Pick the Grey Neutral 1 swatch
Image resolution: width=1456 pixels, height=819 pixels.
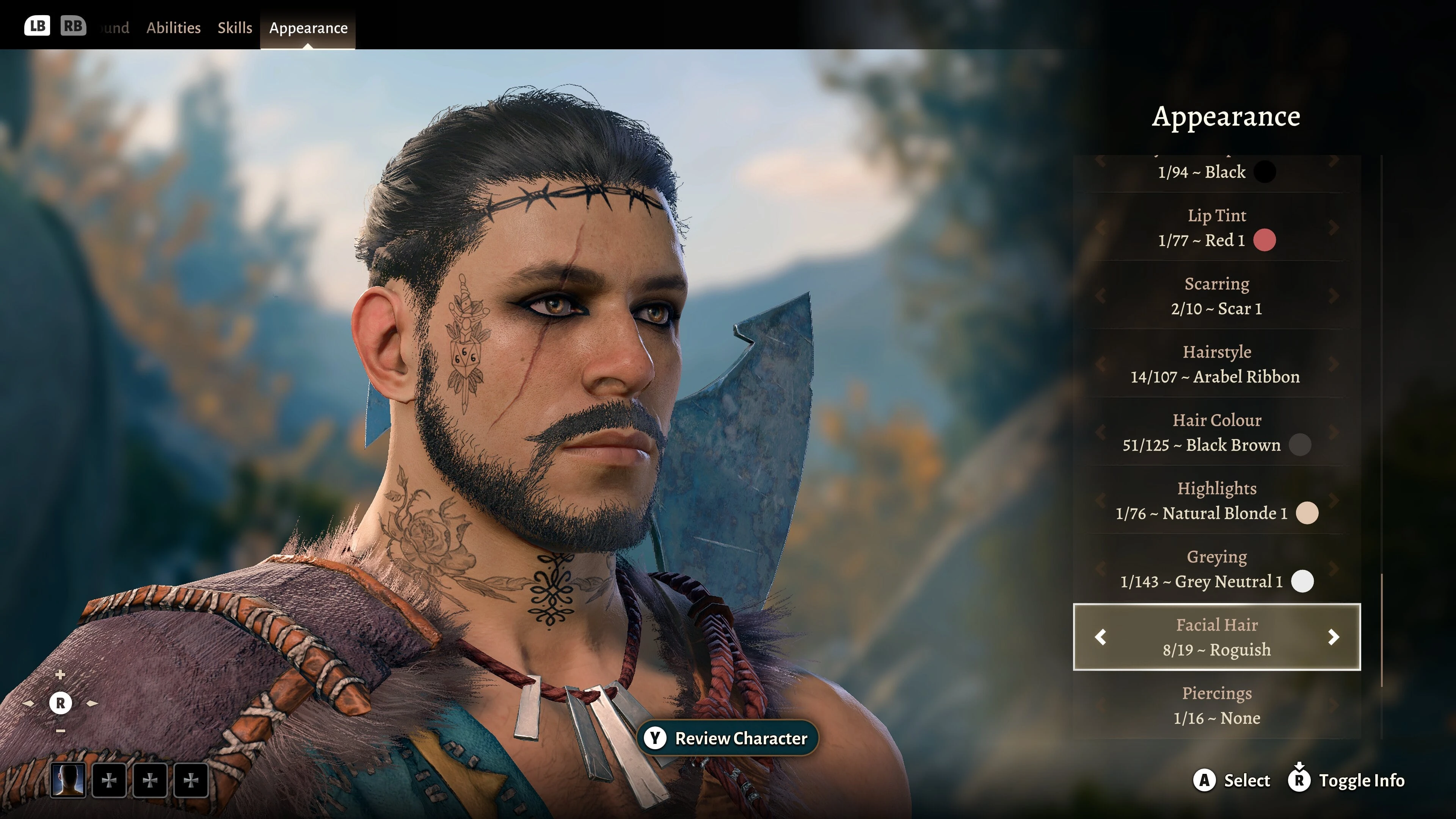(1302, 582)
